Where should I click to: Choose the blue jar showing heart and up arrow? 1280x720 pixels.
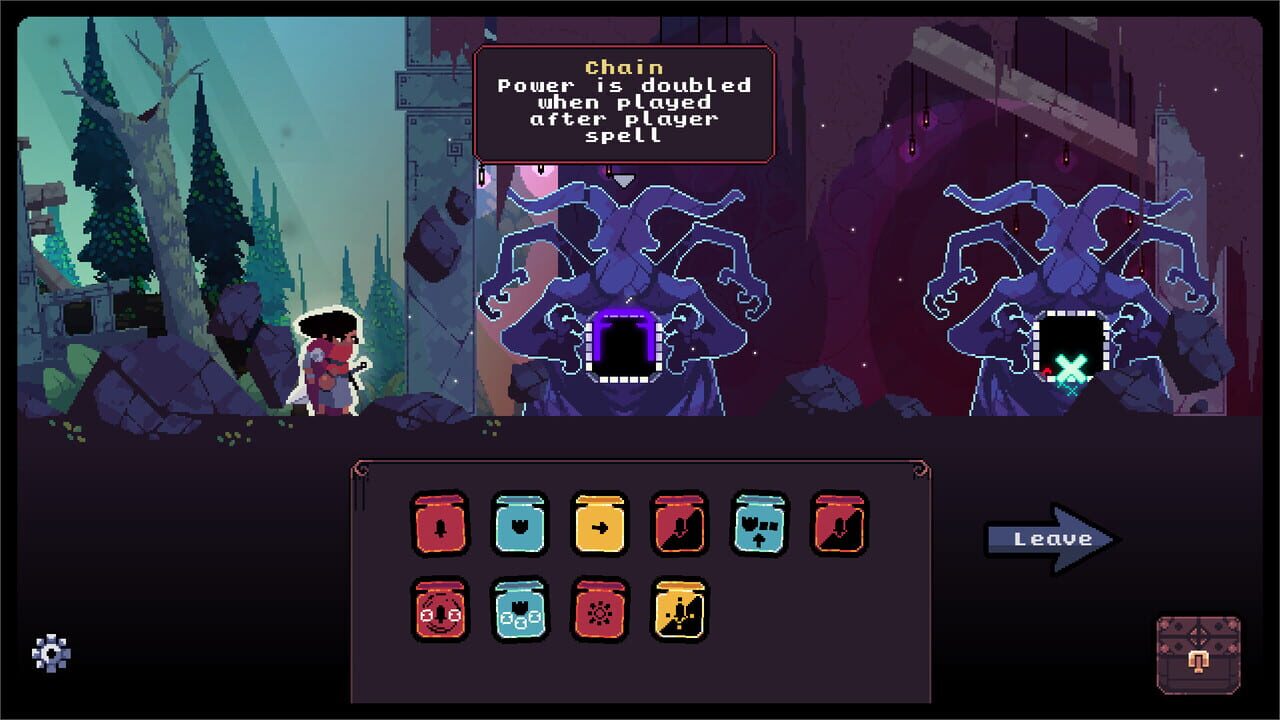coord(759,522)
